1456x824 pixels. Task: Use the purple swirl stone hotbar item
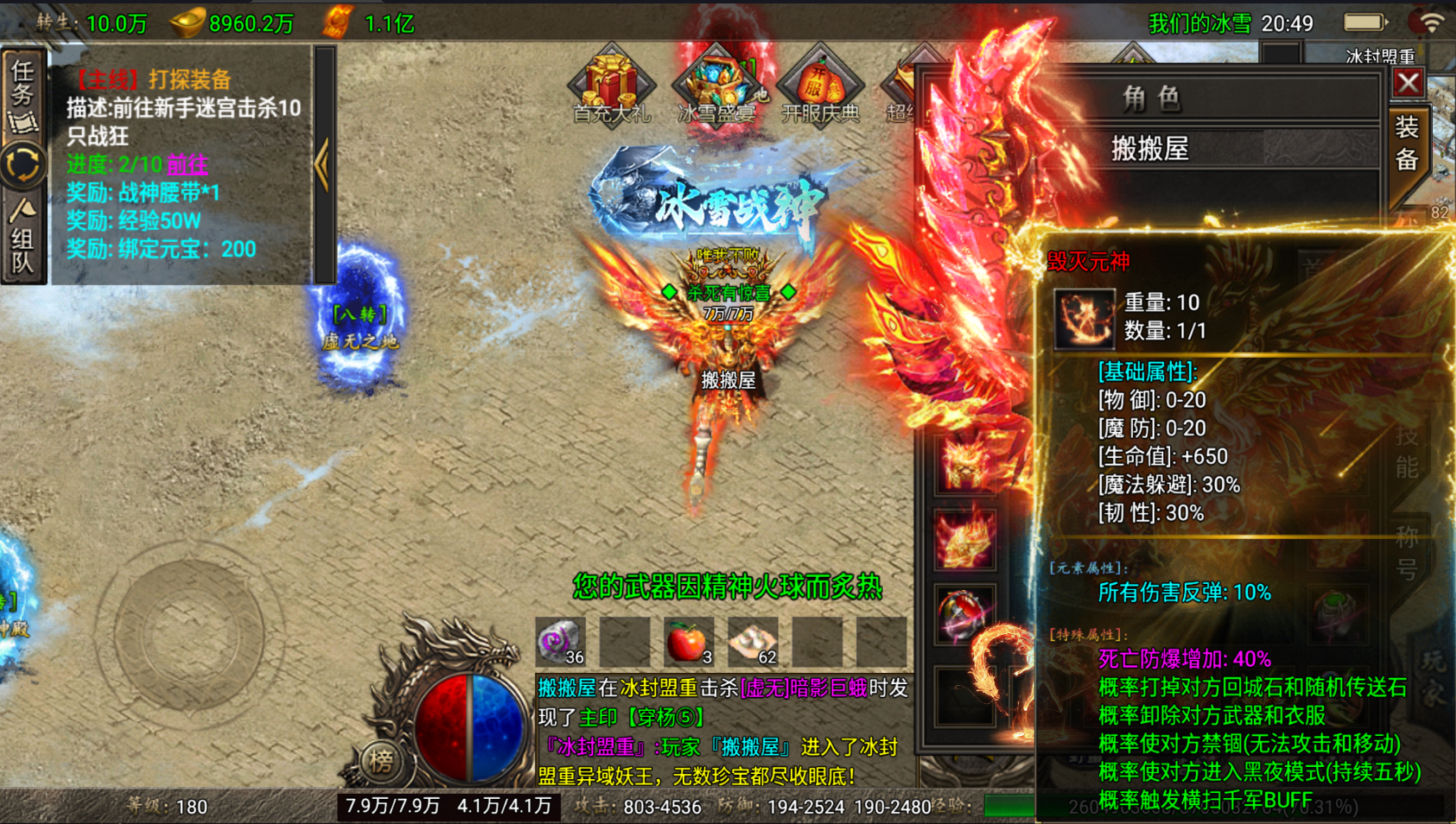(559, 642)
